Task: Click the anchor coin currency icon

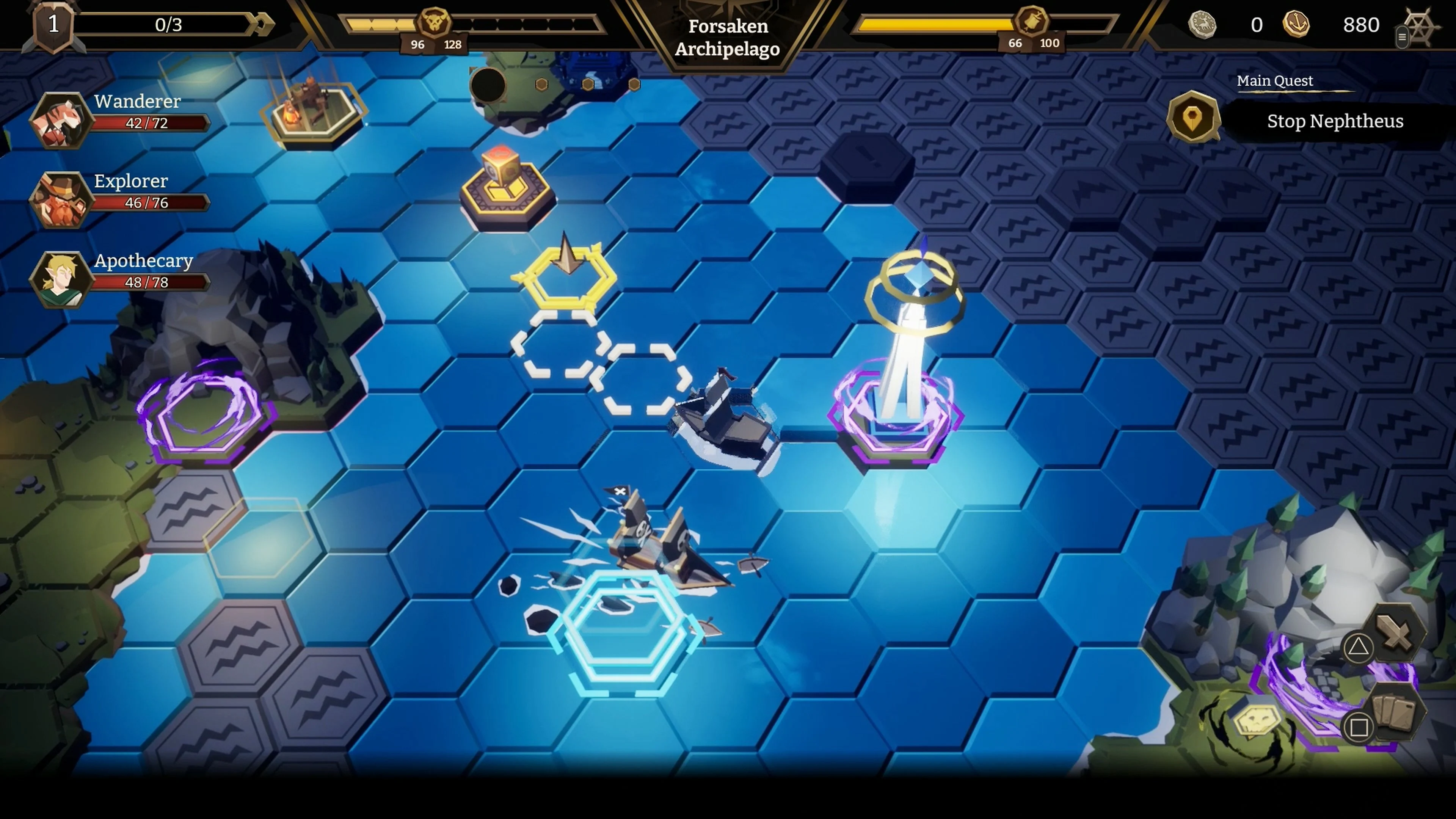Action: click(1297, 25)
